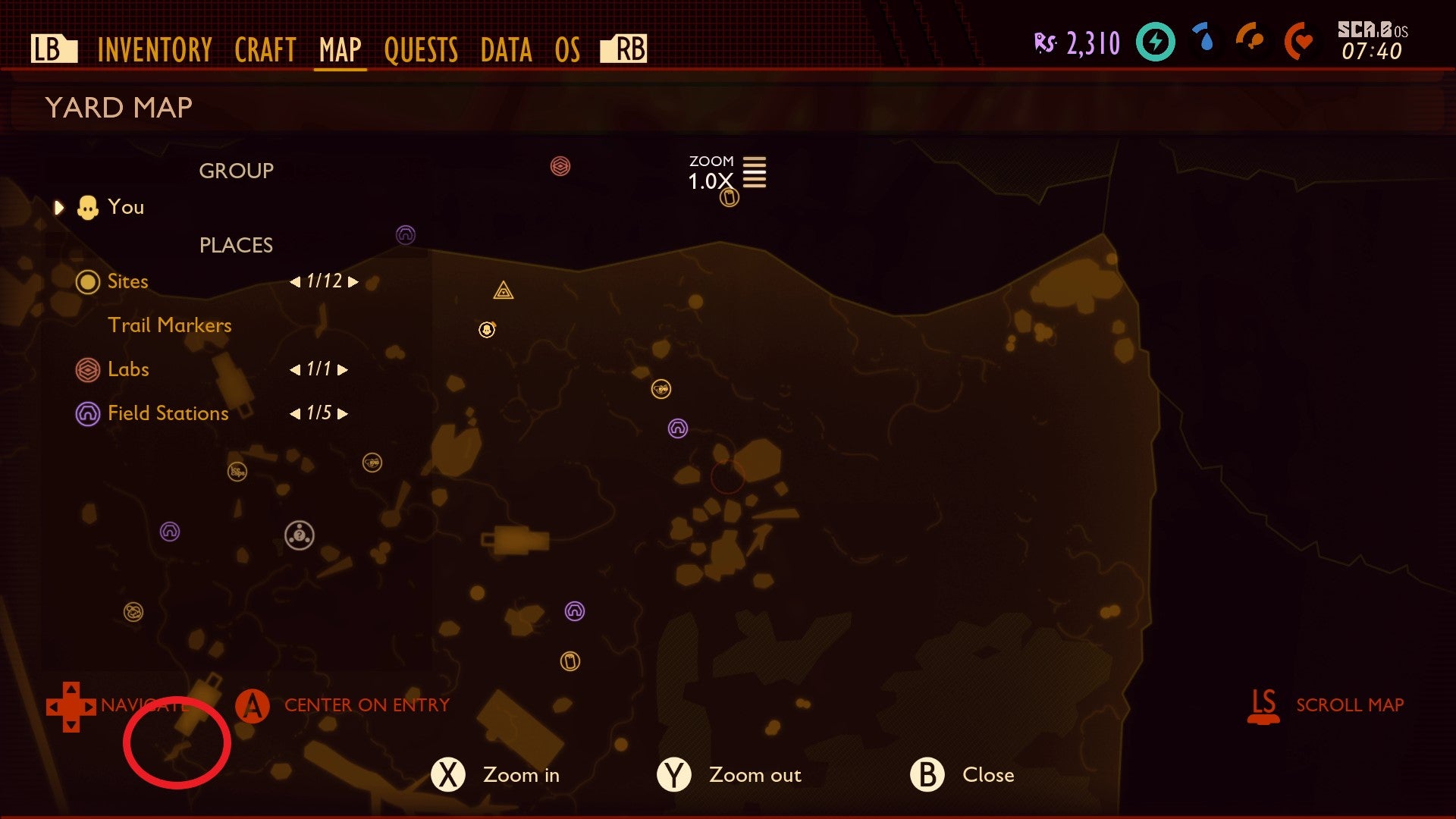Switch to the QUESTS tab

point(422,50)
